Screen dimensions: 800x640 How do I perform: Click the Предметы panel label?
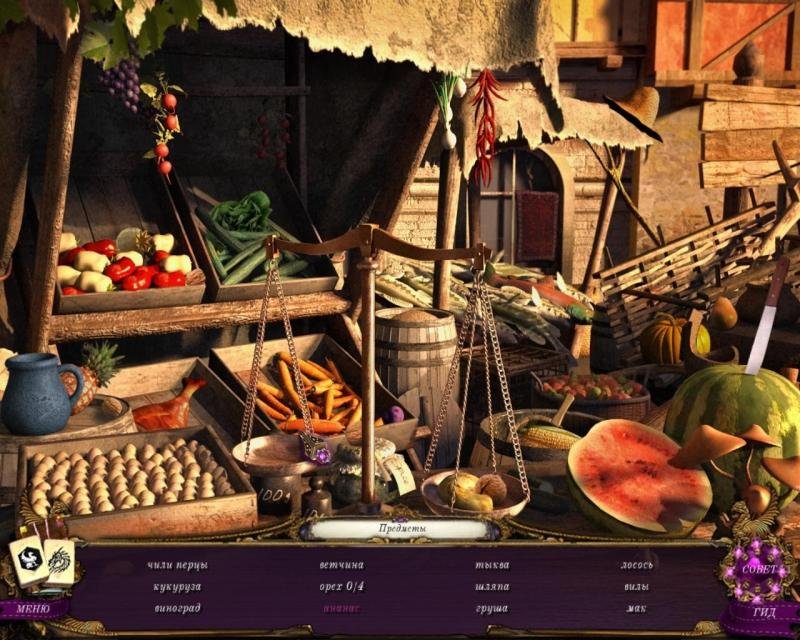pos(402,527)
